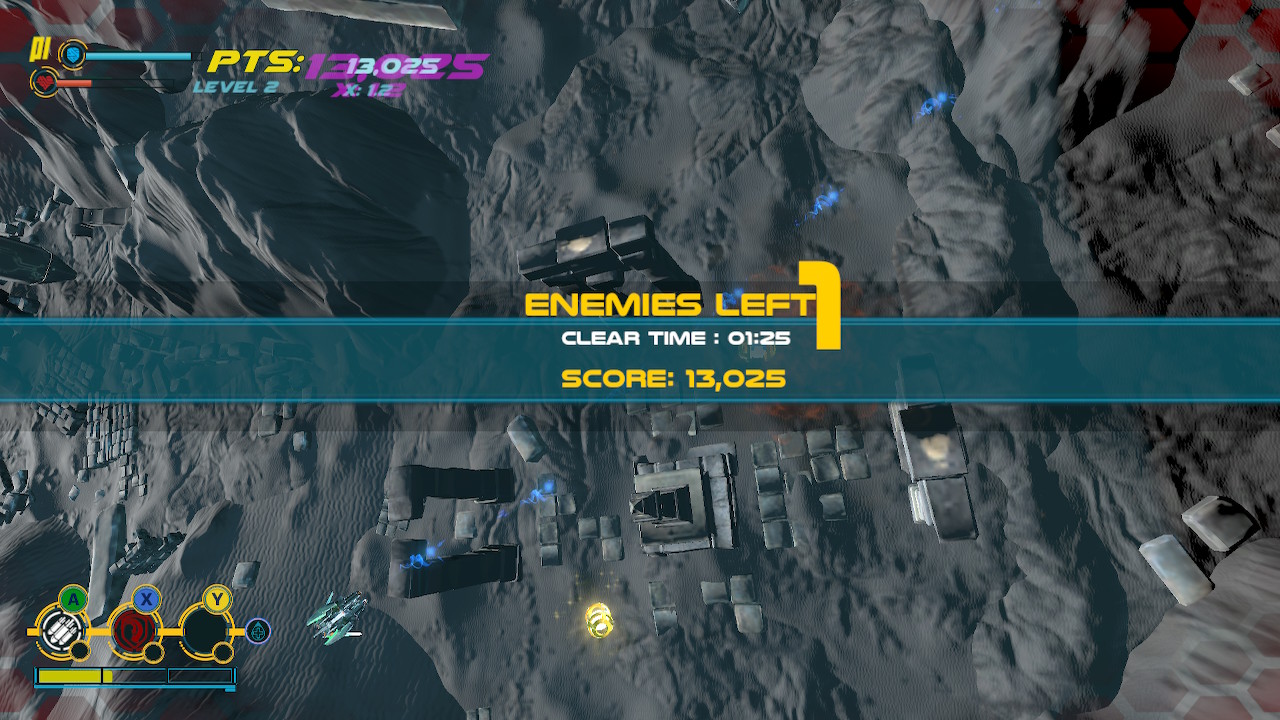Click the yellow Y button badge
1280x720 pixels.
point(216,598)
